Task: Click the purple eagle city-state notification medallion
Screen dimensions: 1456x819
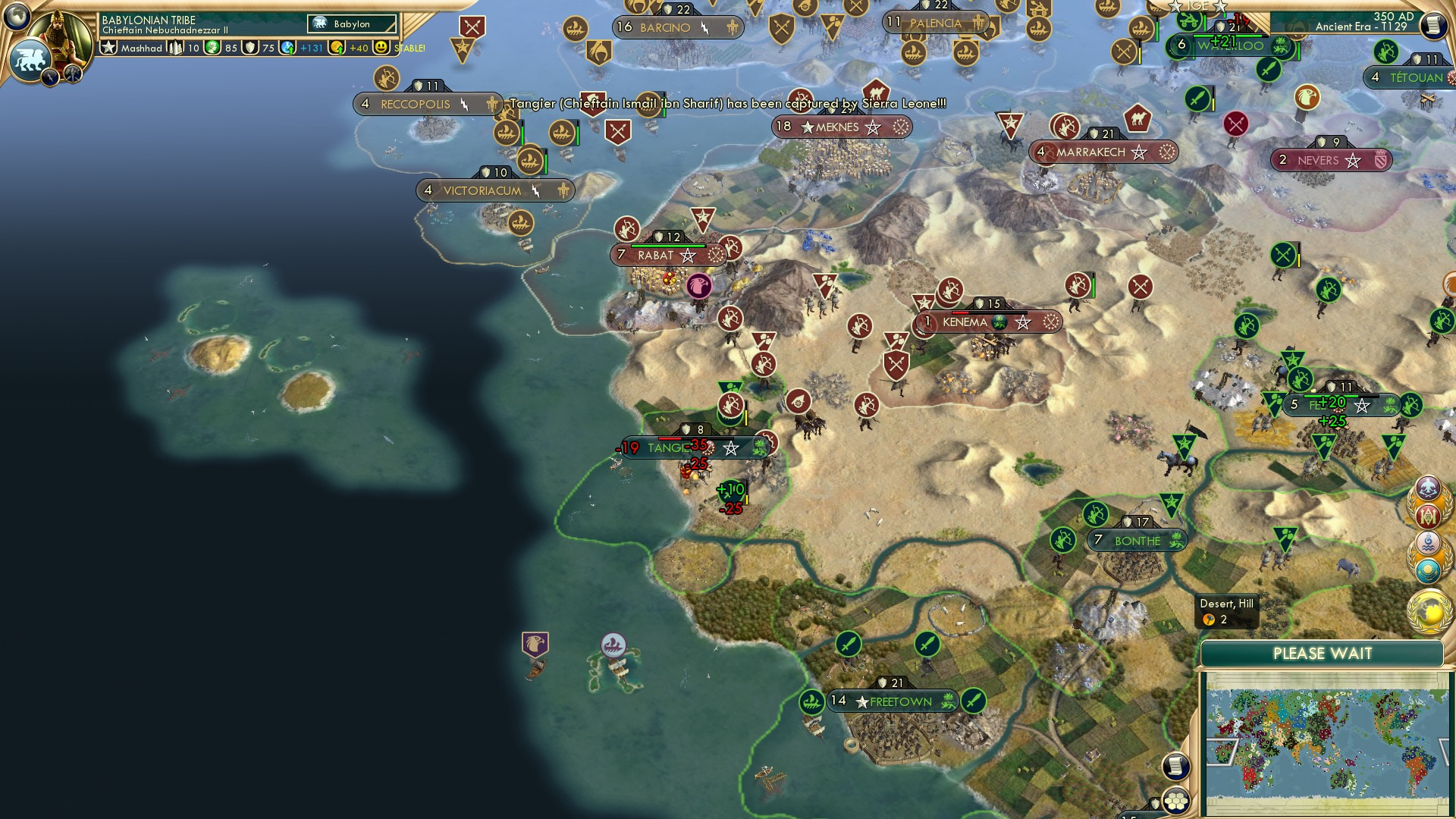Action: 1429,488
